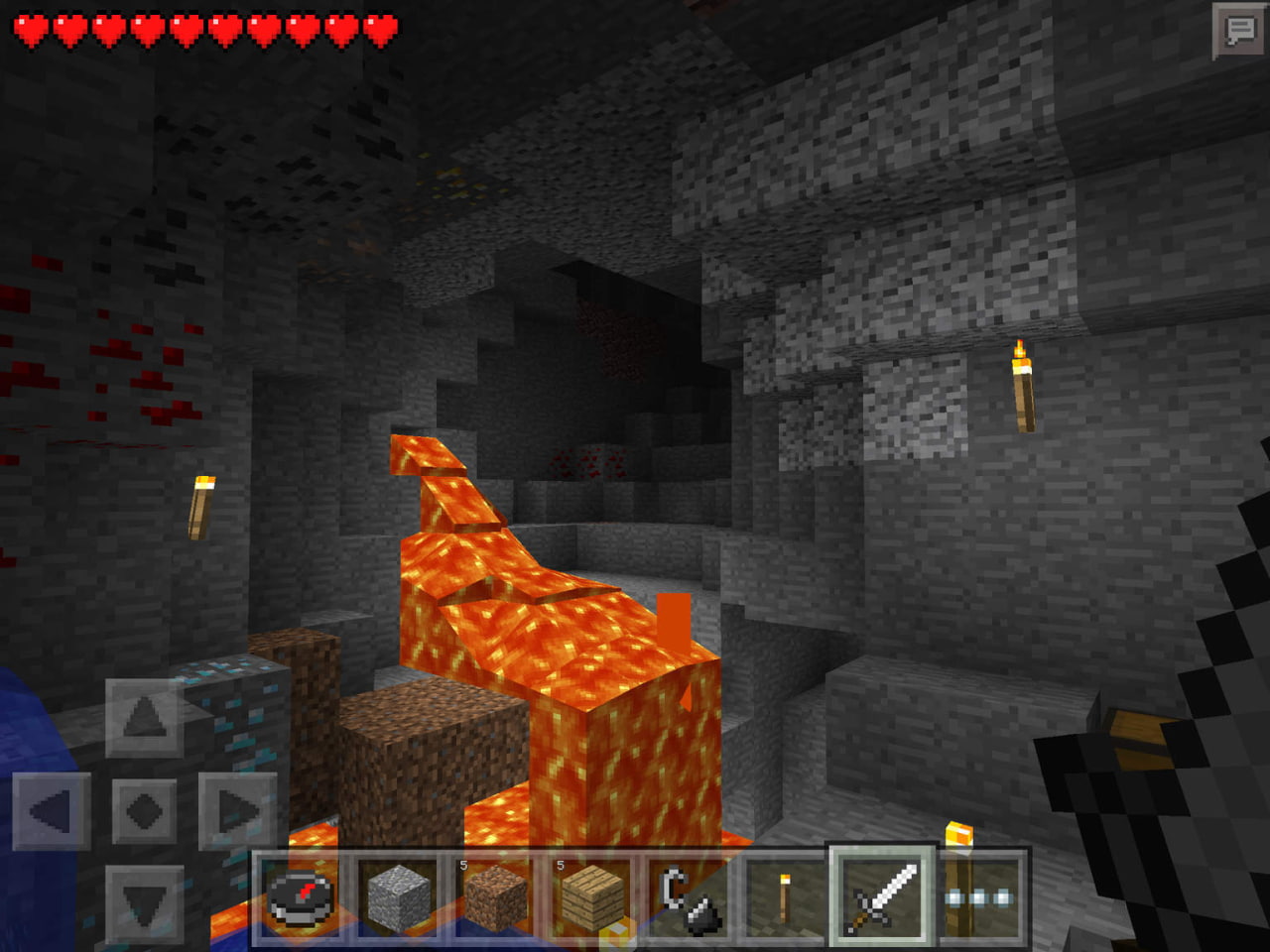Open the inventory with the three-dots button
Image resolution: width=1270 pixels, height=952 pixels.
979,897
